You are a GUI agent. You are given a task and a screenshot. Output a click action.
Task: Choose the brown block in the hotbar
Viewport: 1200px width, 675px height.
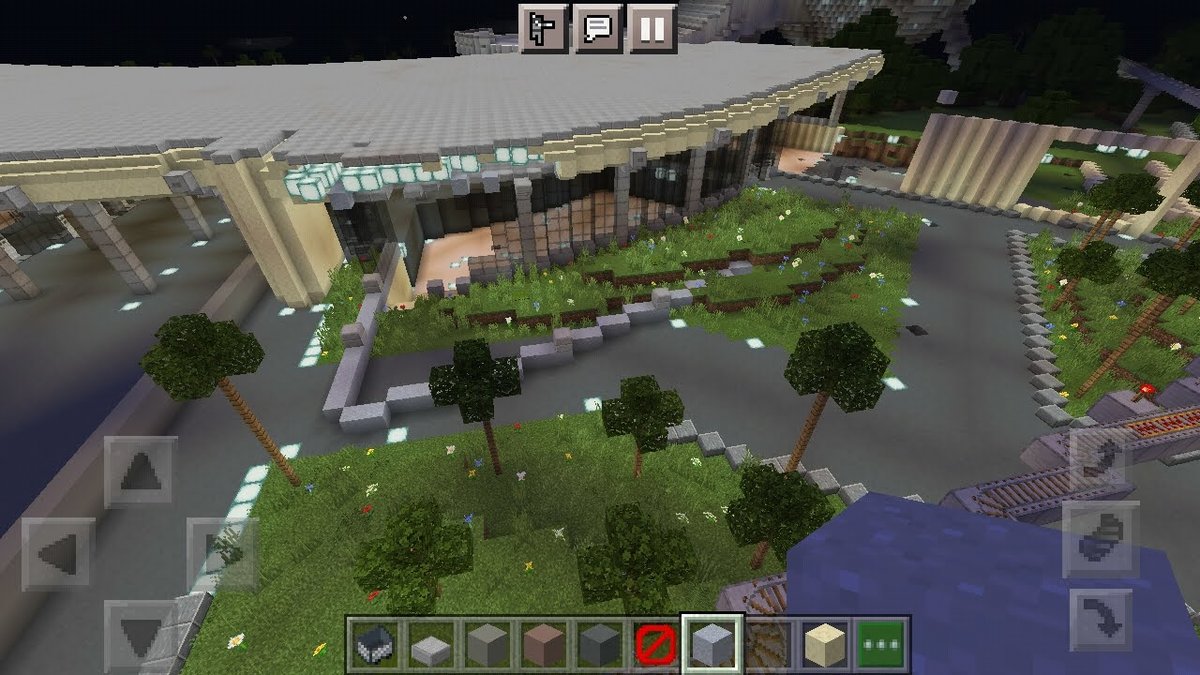[543, 643]
